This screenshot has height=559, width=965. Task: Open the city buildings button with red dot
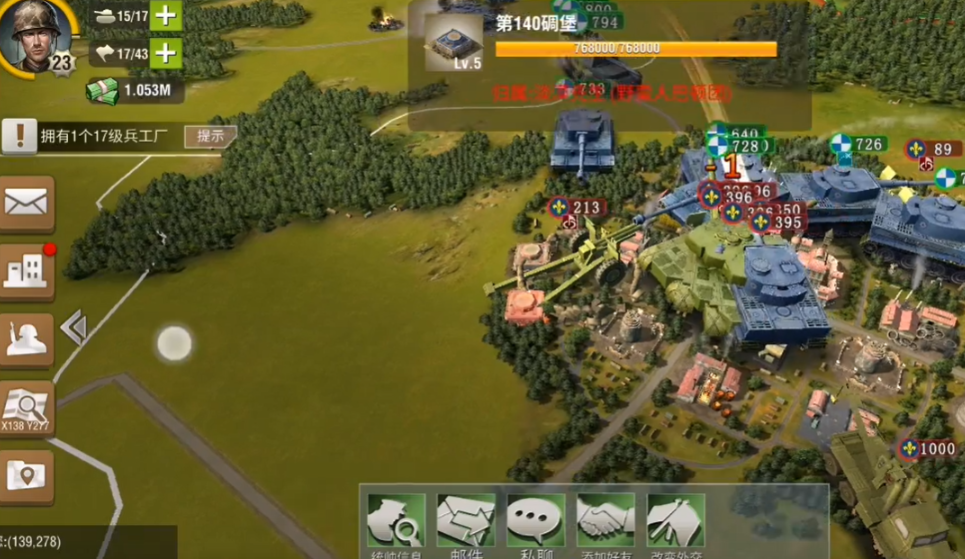tap(27, 271)
